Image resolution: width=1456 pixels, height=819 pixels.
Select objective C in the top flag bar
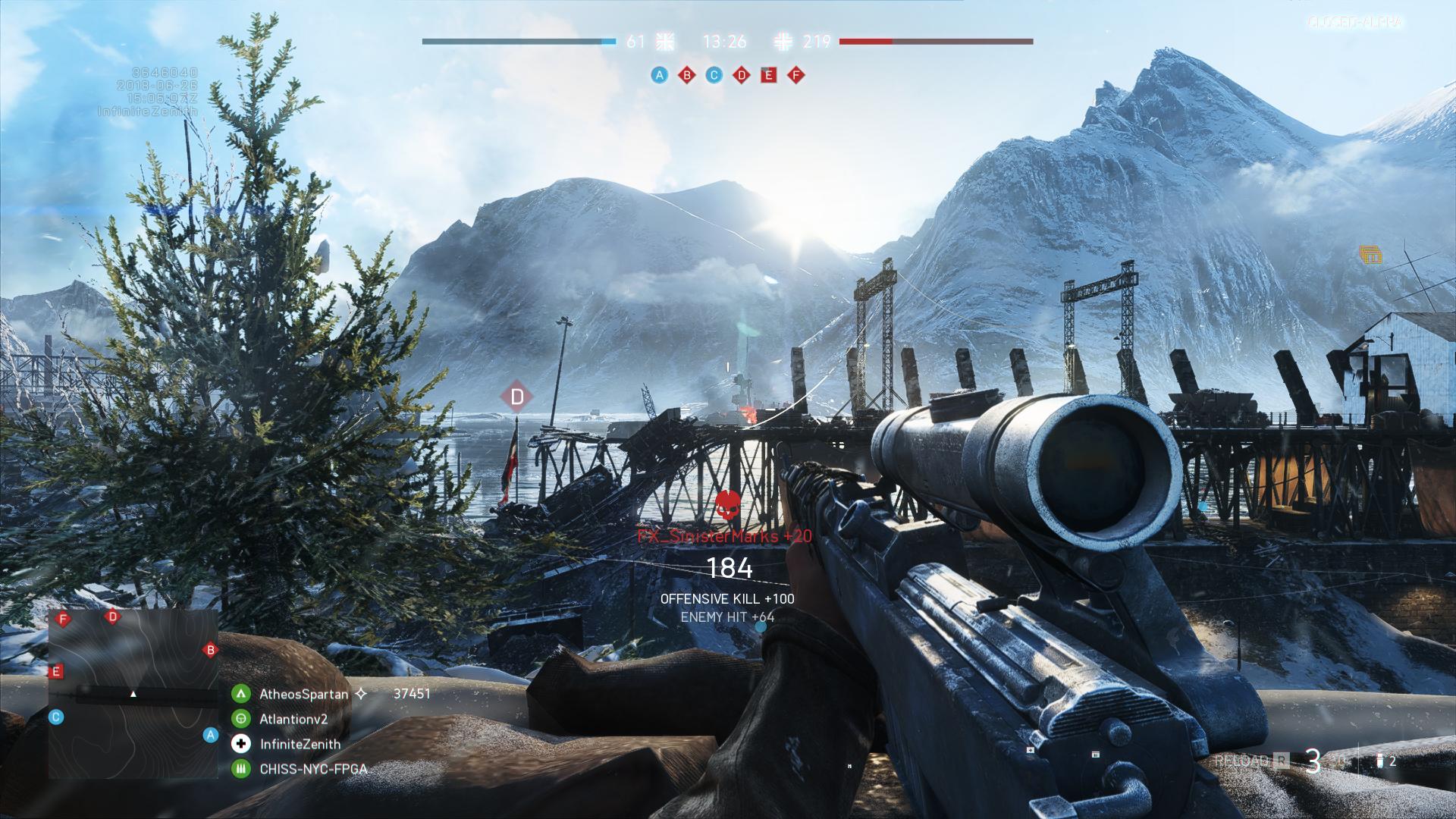(x=714, y=75)
